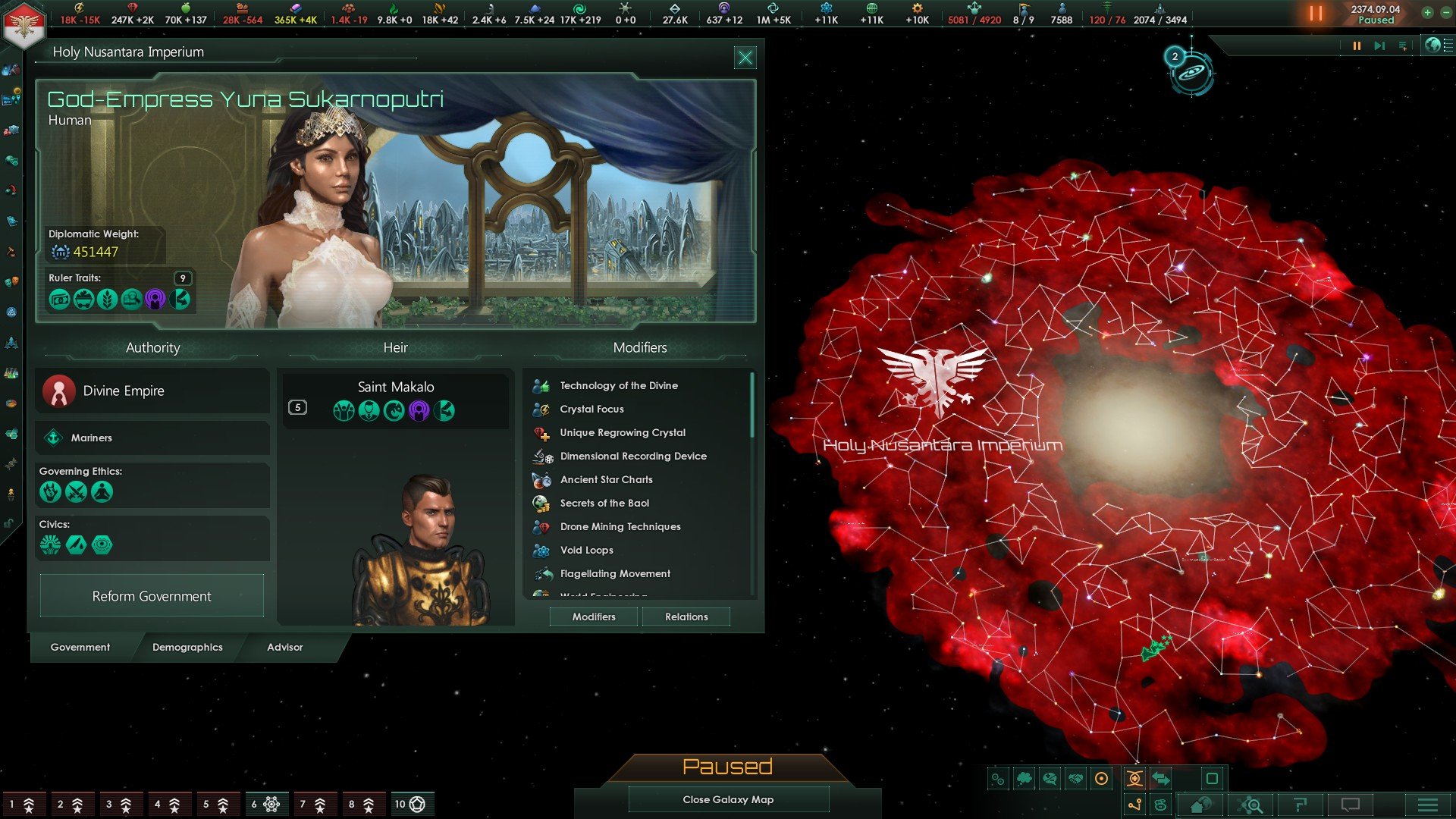Open the main menu hamburger button
The image size is (1456, 819).
(x=1427, y=805)
